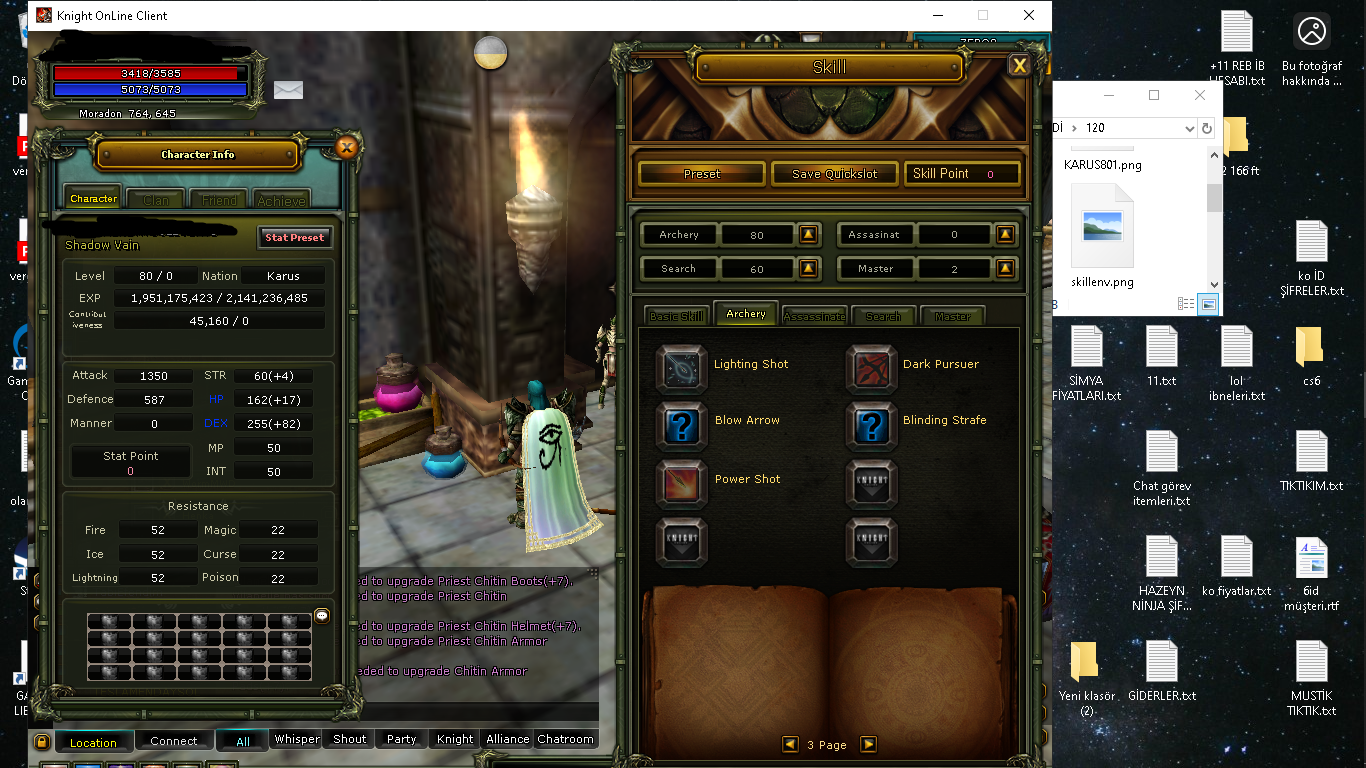Select the Whisper chat channel
The height and width of the screenshot is (768, 1366).
point(297,739)
